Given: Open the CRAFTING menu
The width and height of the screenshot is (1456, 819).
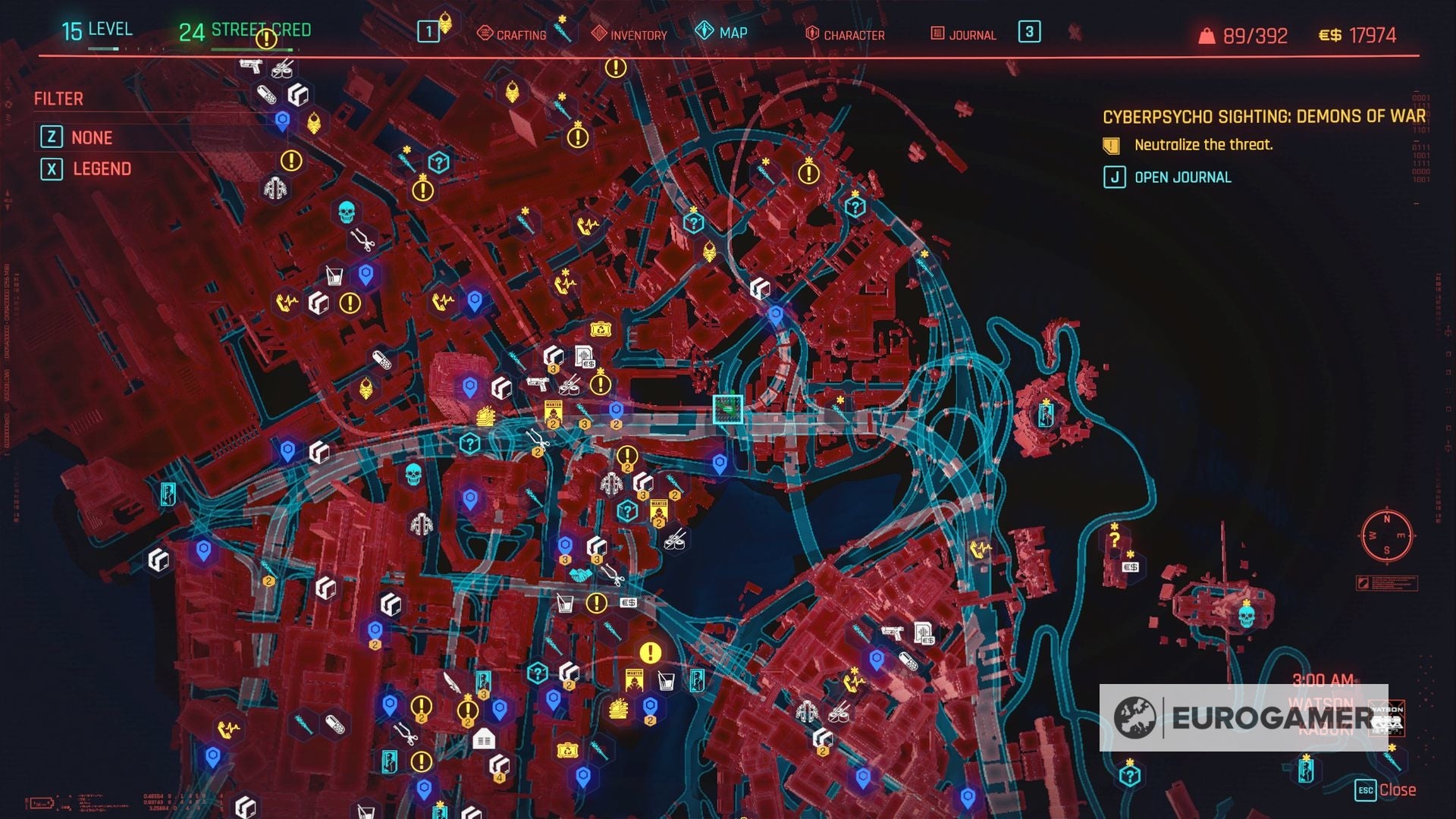Looking at the screenshot, I should [x=521, y=34].
